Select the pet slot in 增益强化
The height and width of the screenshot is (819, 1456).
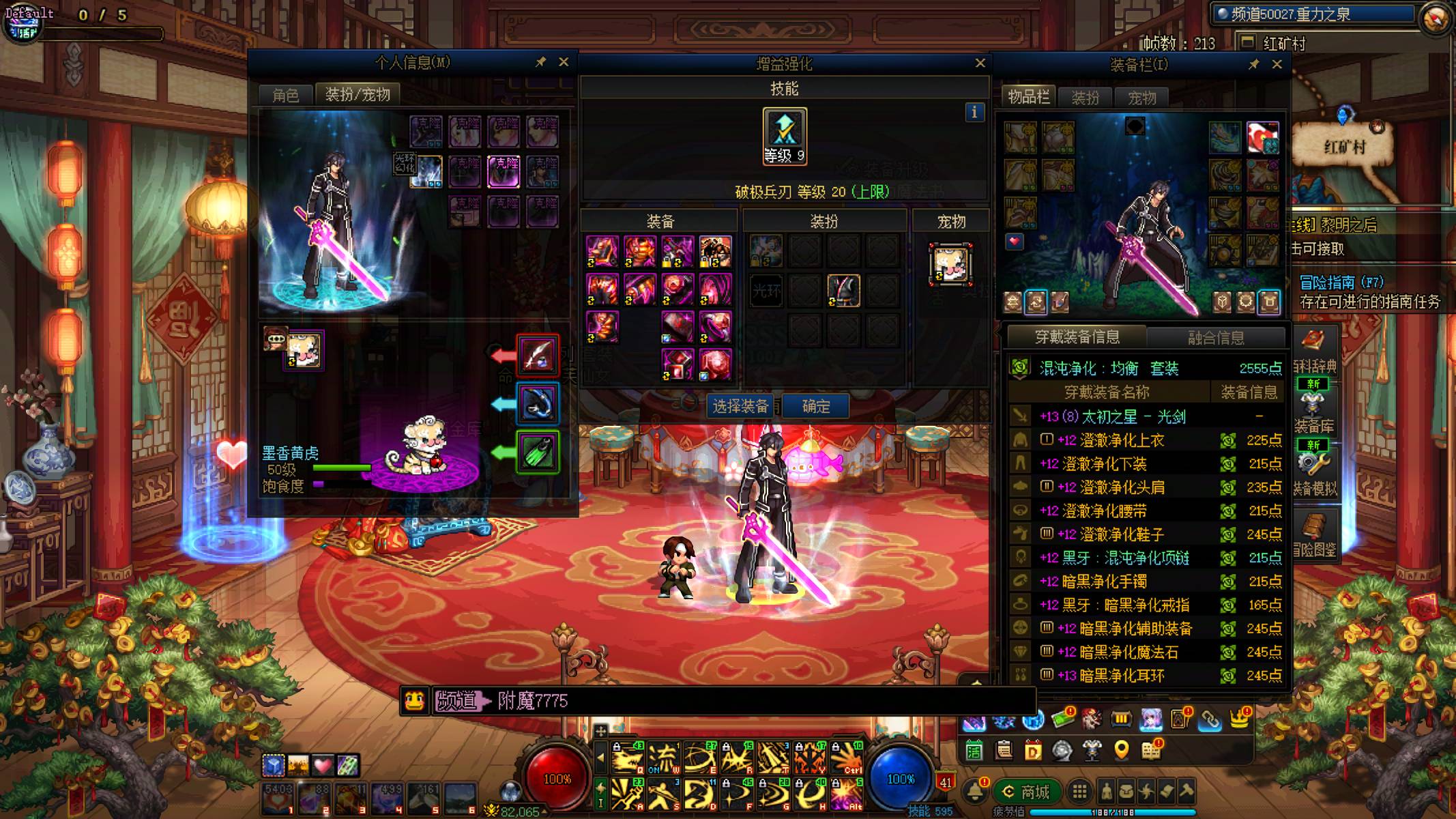950,264
